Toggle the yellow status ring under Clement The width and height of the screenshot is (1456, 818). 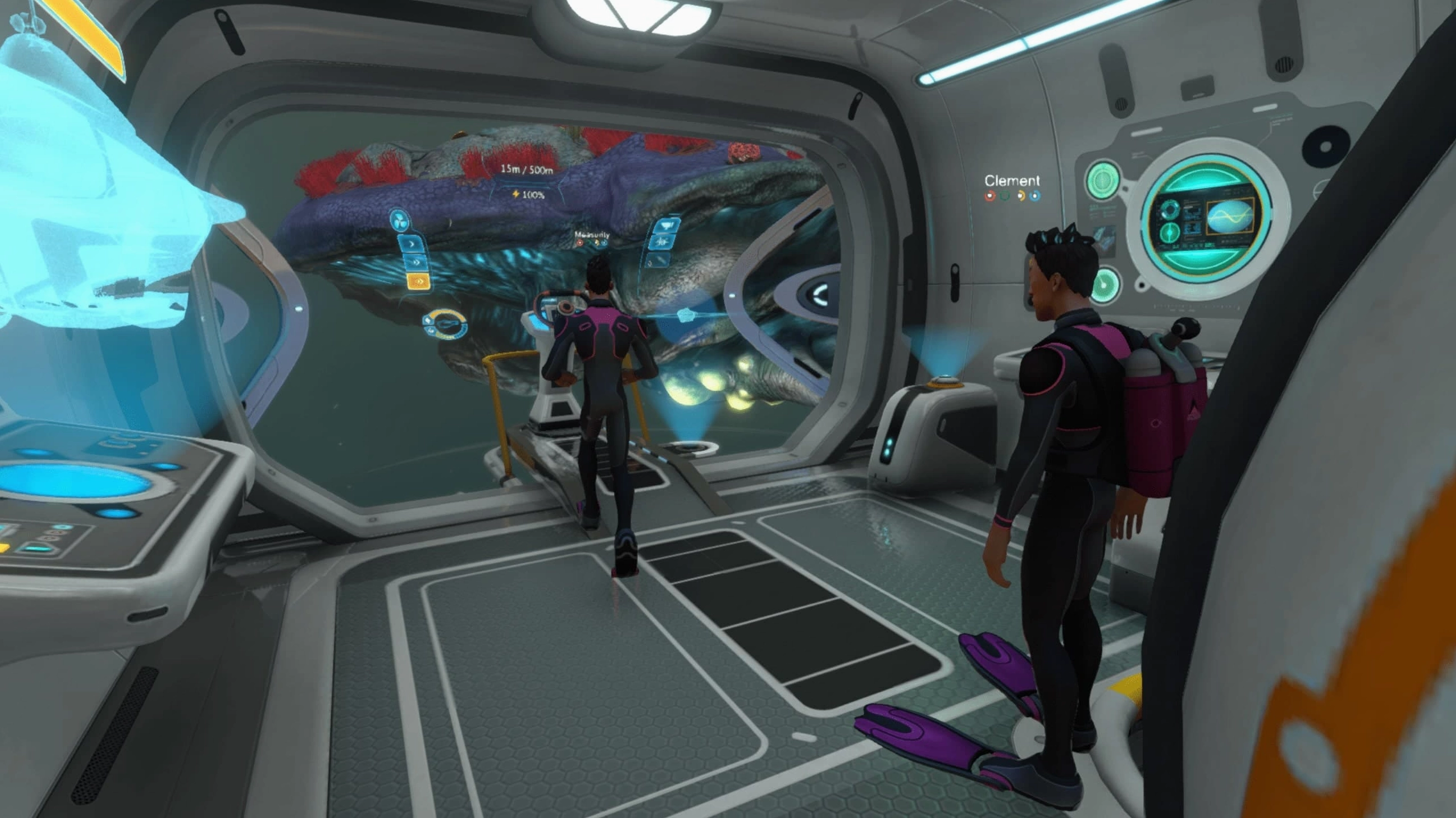coord(1021,196)
